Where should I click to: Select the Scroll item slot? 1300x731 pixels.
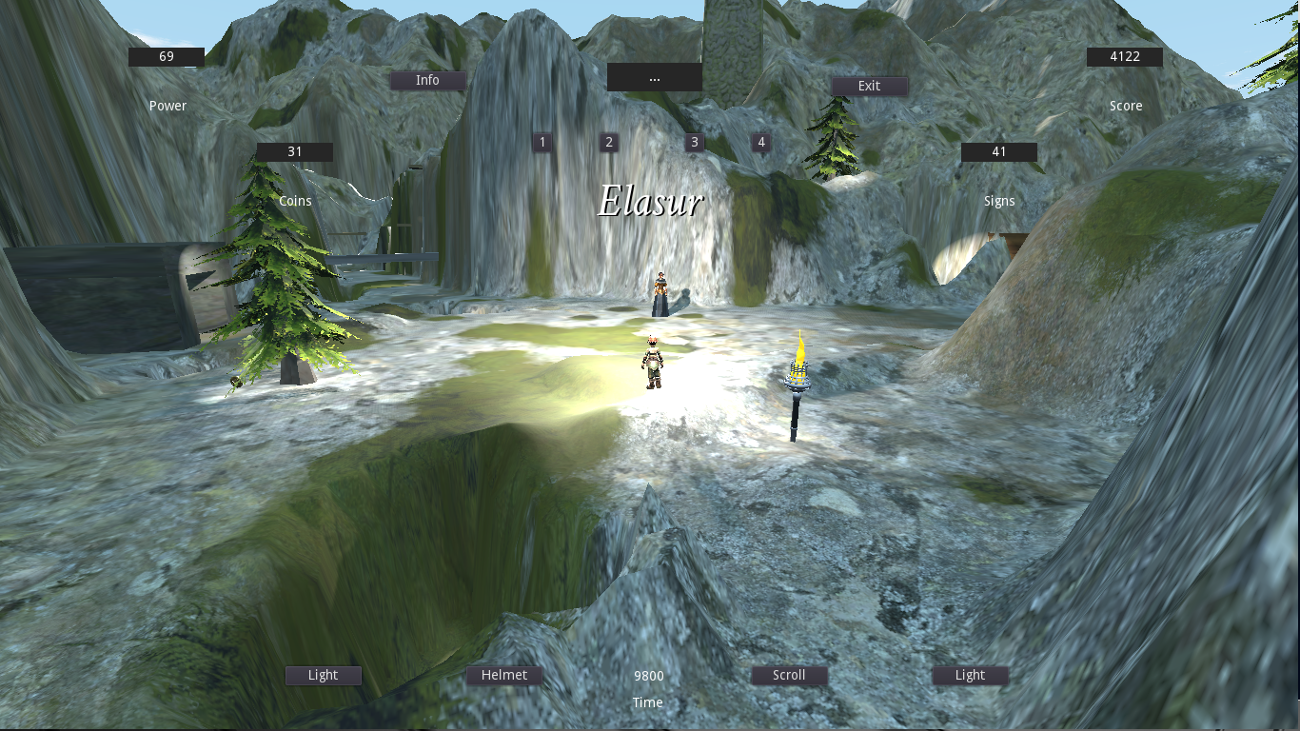(789, 675)
